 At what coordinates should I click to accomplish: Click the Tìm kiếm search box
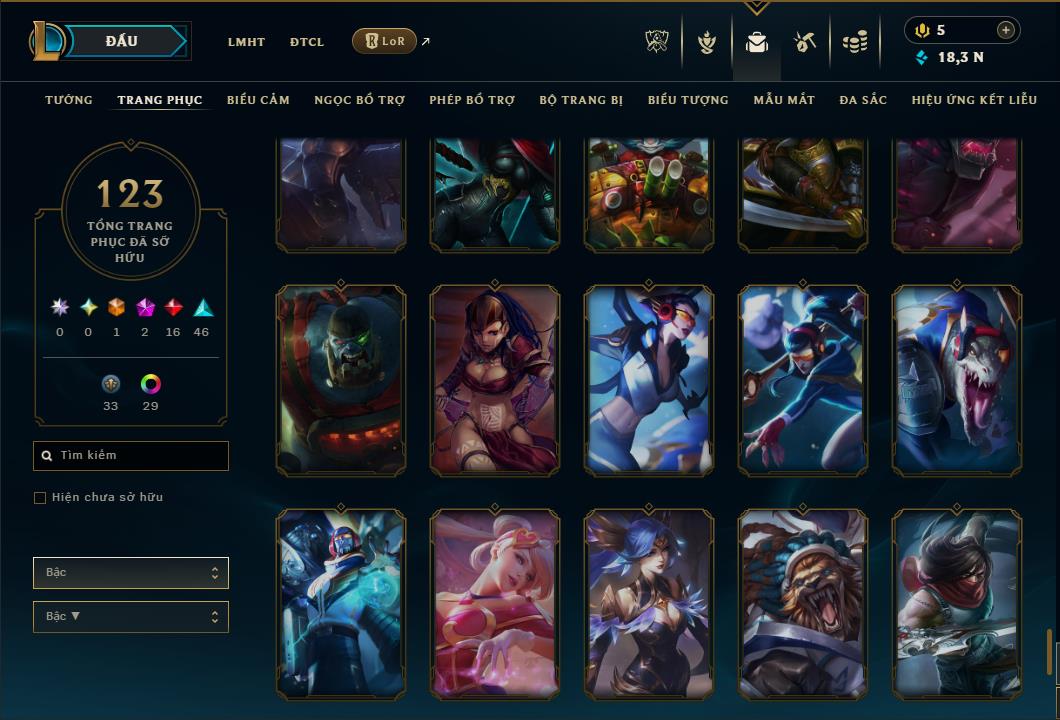131,456
